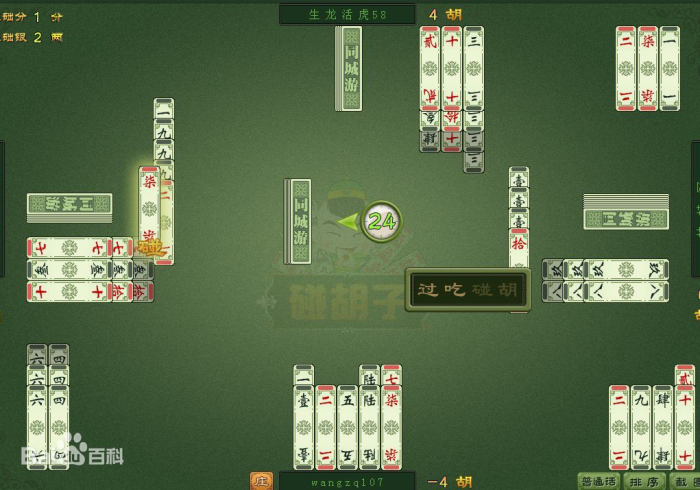This screenshot has height=490, width=700.
Task: Declare 胡 in the action panel
Action: (509, 291)
